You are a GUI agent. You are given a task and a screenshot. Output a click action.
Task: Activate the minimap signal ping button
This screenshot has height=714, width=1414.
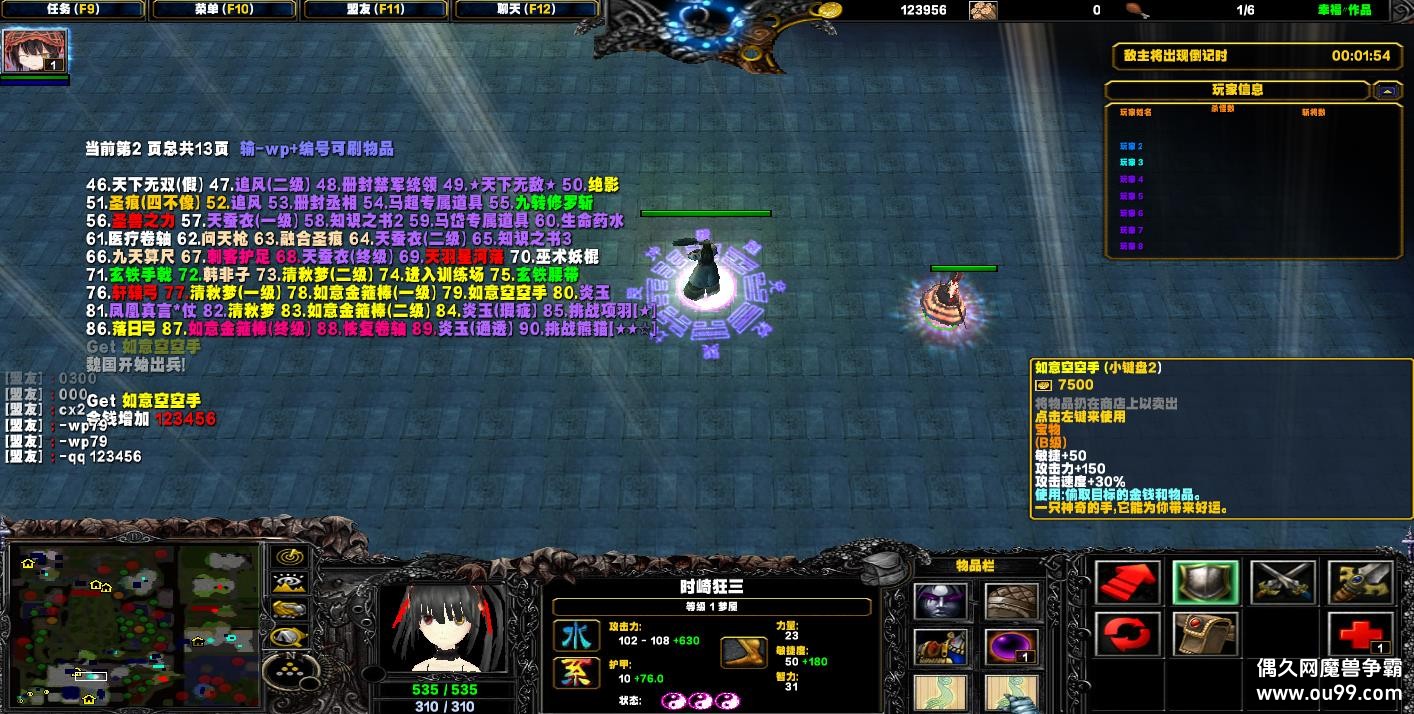coord(291,556)
